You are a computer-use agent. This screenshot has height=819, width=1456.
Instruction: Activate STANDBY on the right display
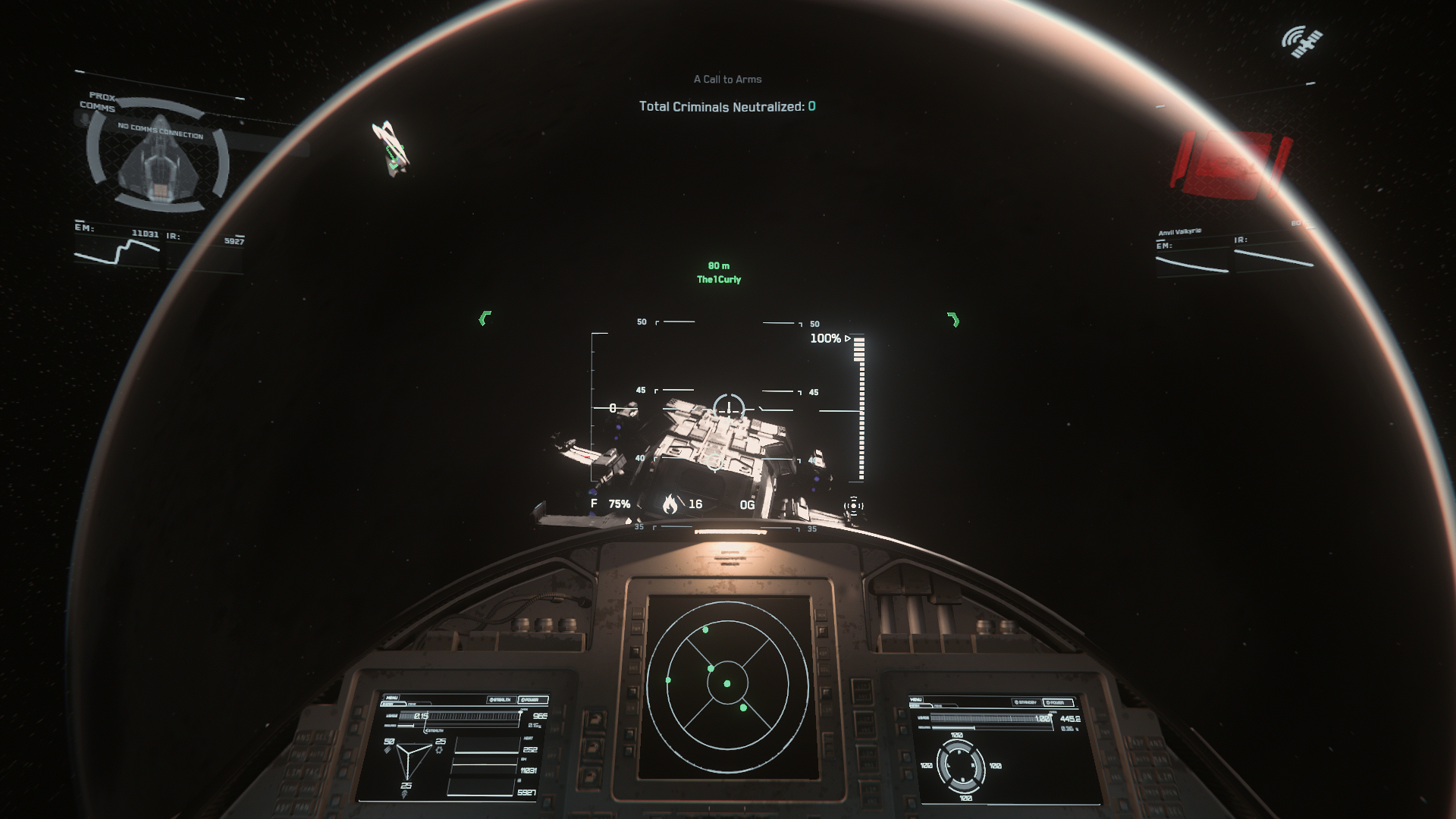[x=1025, y=703]
